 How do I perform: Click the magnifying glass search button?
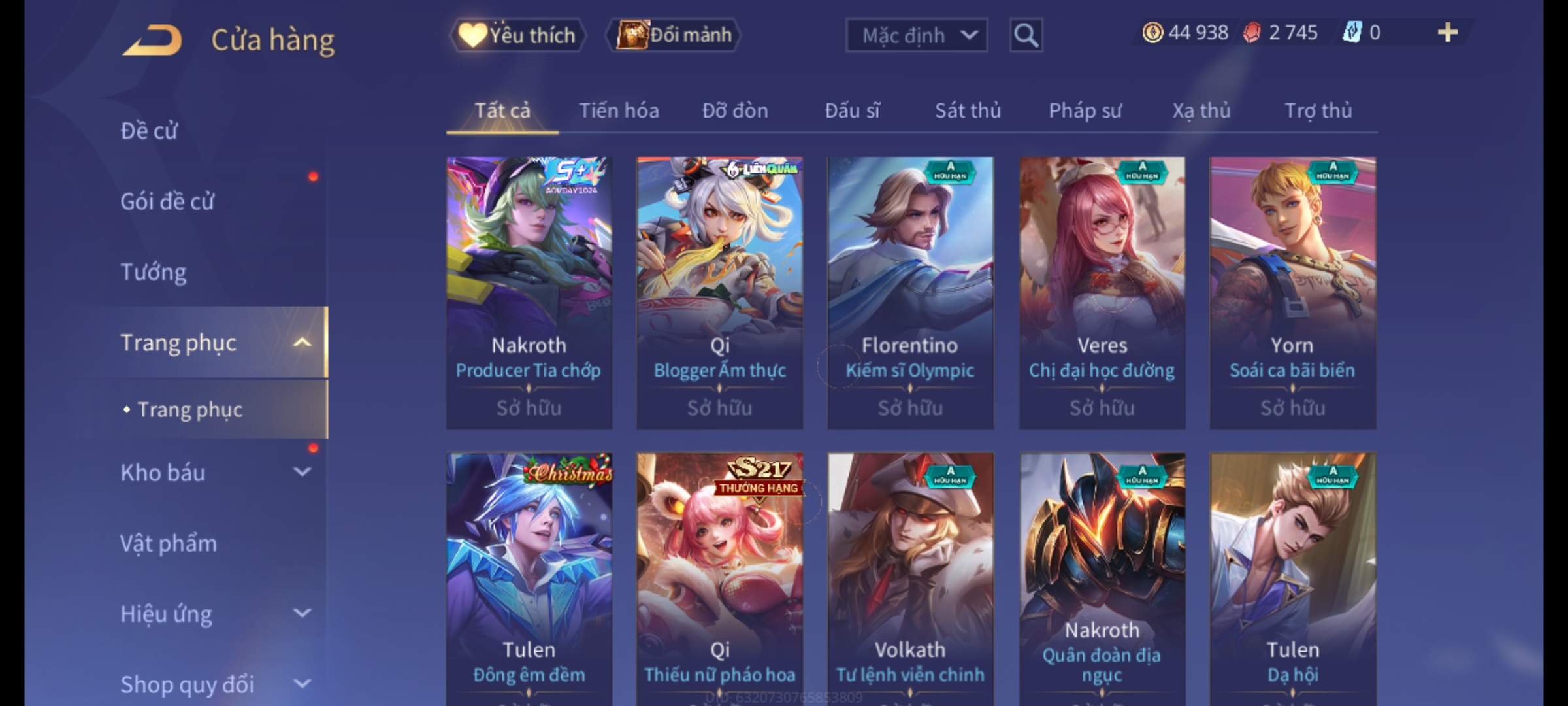1026,35
